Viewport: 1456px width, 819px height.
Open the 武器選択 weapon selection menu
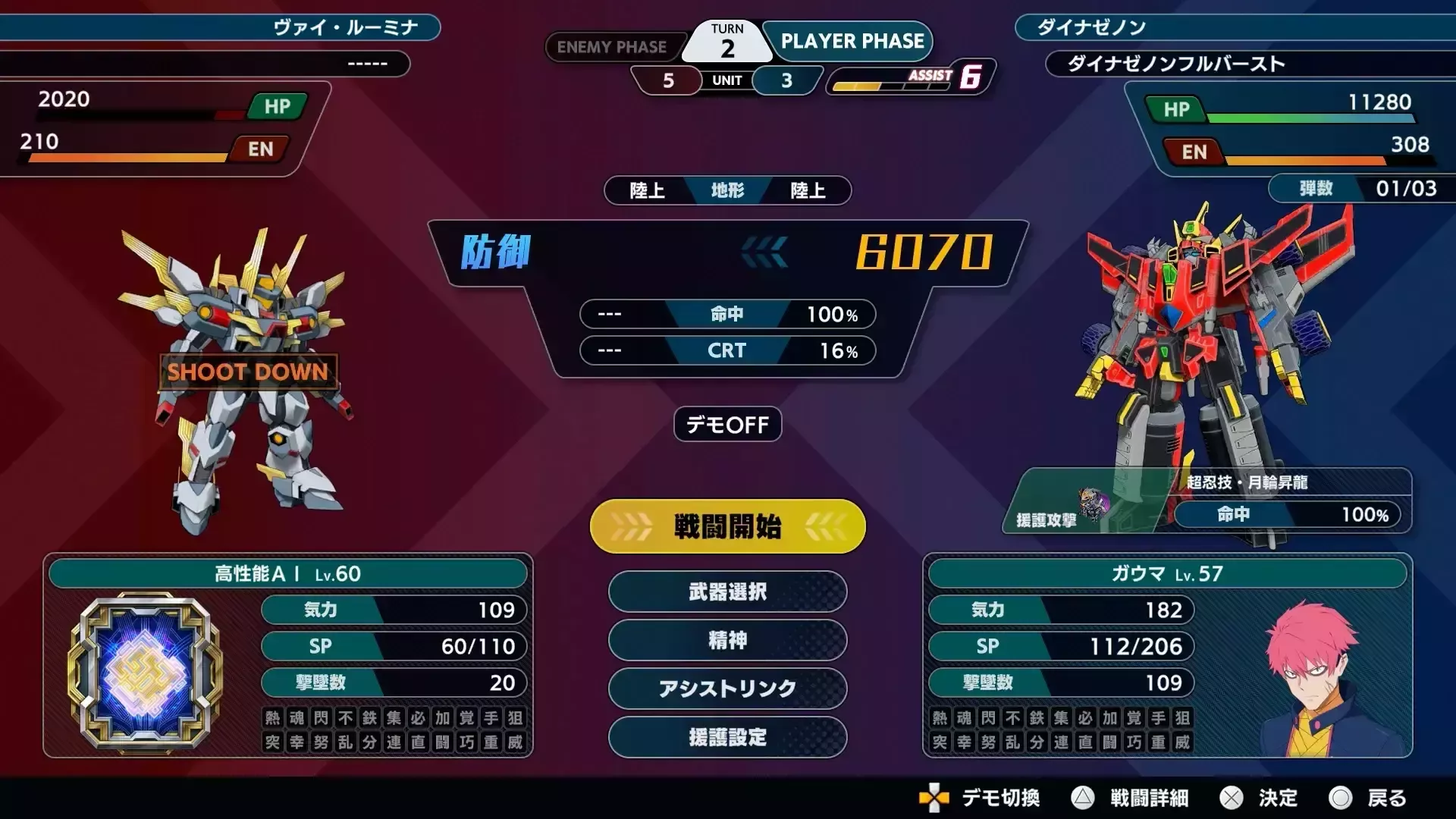(726, 592)
